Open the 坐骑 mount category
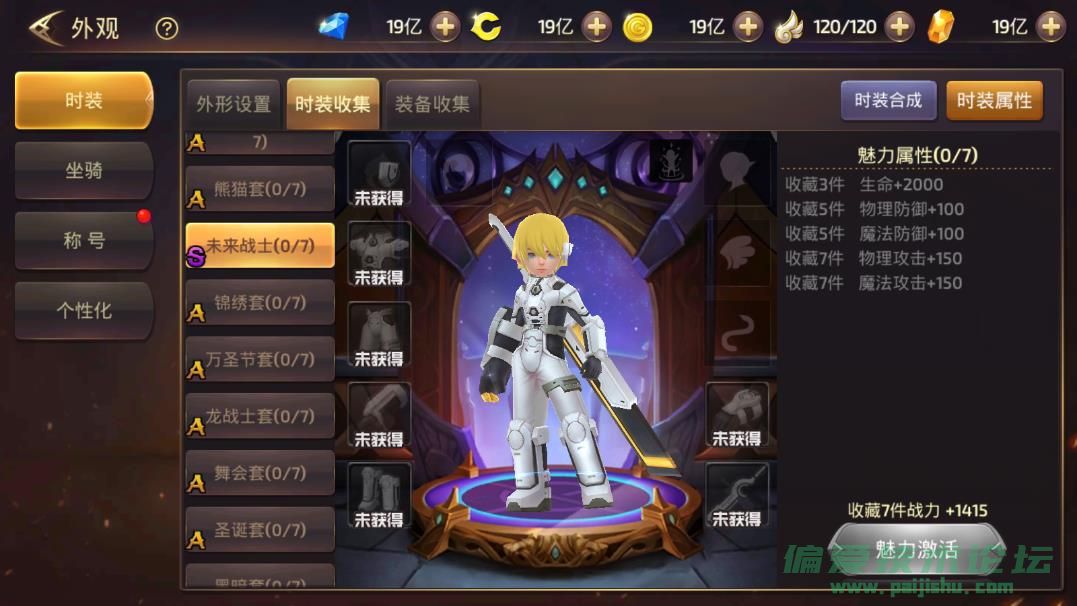Screen dimensions: 1077x606 84,171
